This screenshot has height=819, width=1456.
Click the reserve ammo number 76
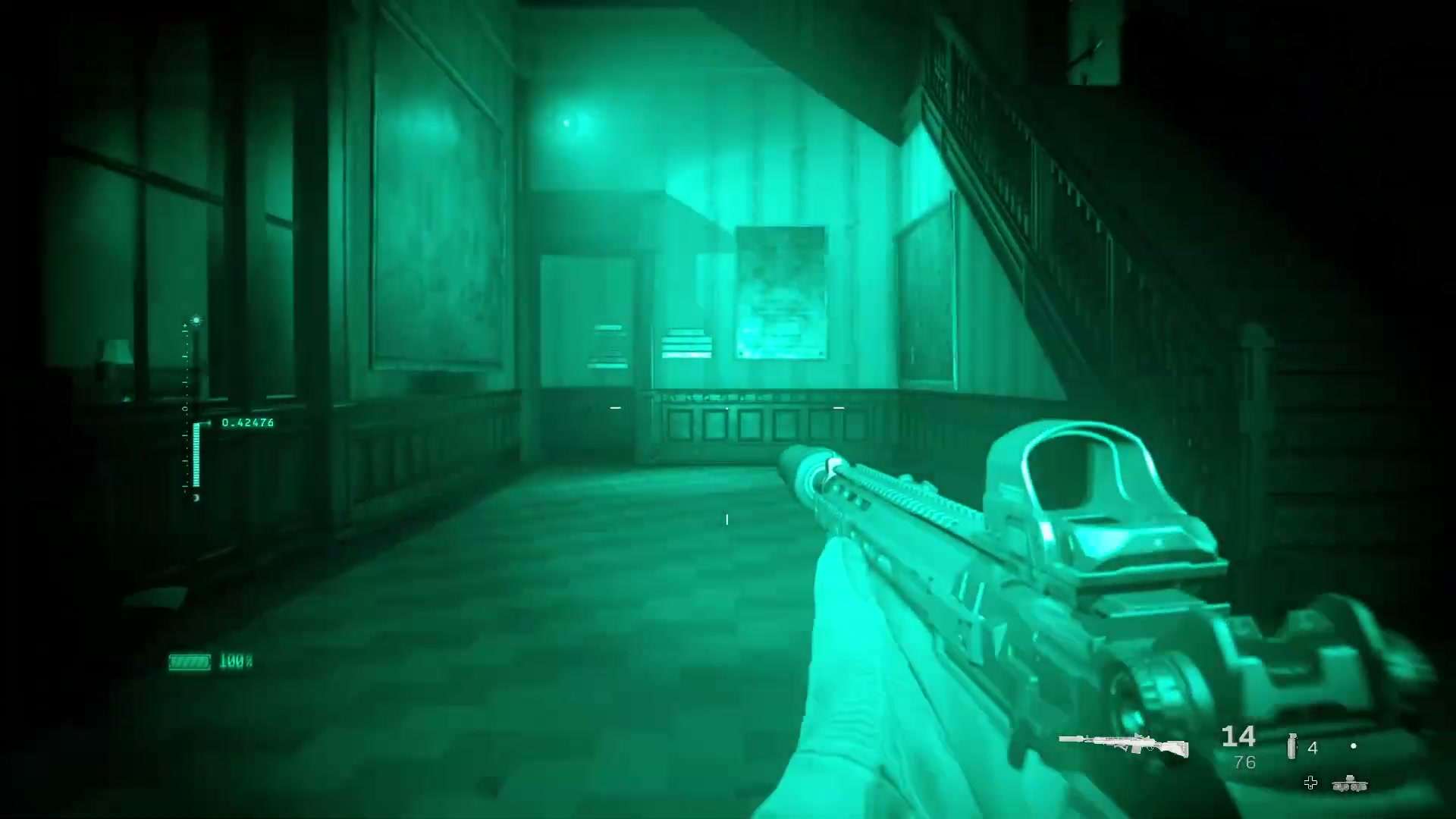(1244, 761)
